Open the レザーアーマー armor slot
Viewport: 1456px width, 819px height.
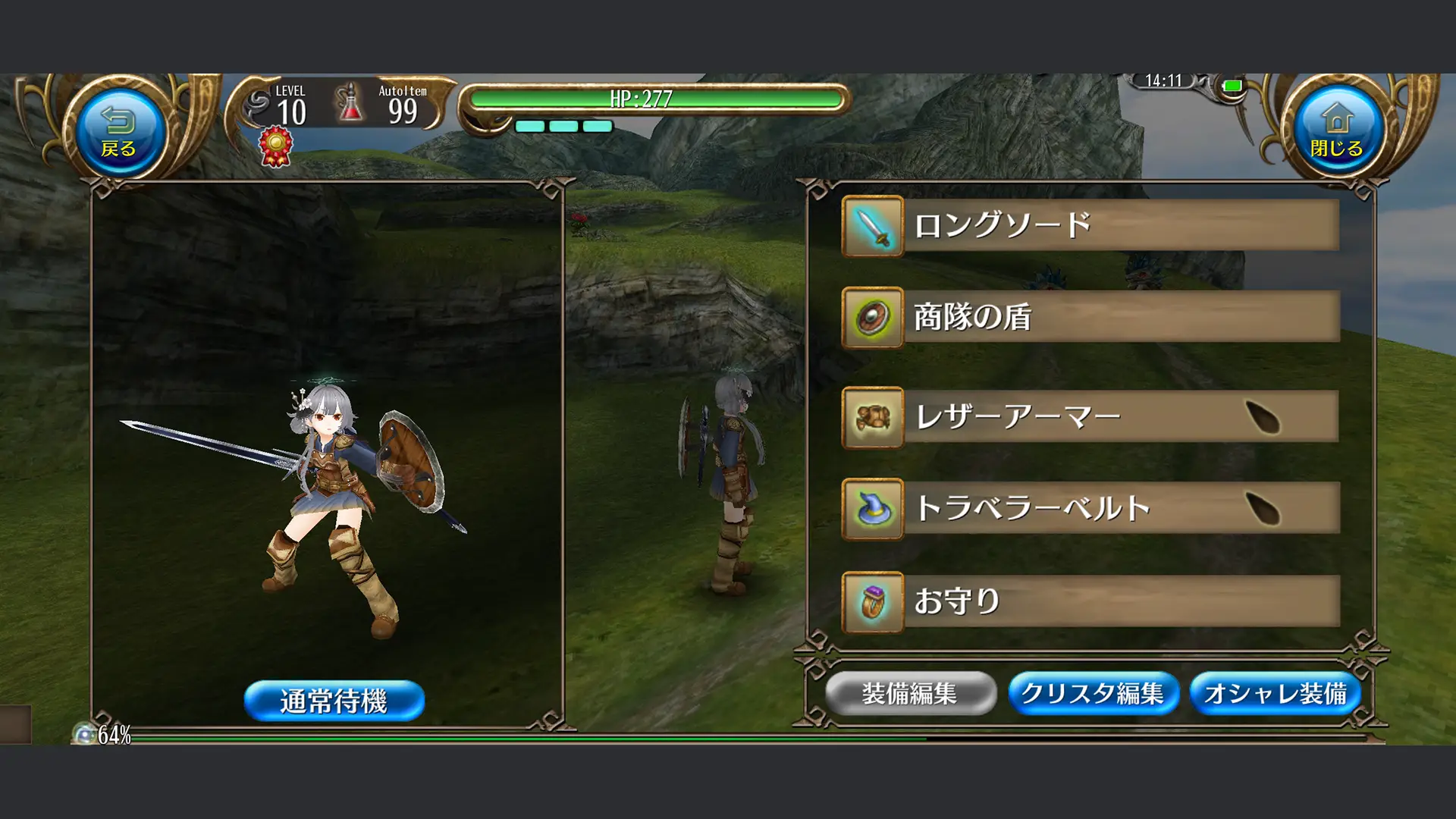pos(1090,417)
